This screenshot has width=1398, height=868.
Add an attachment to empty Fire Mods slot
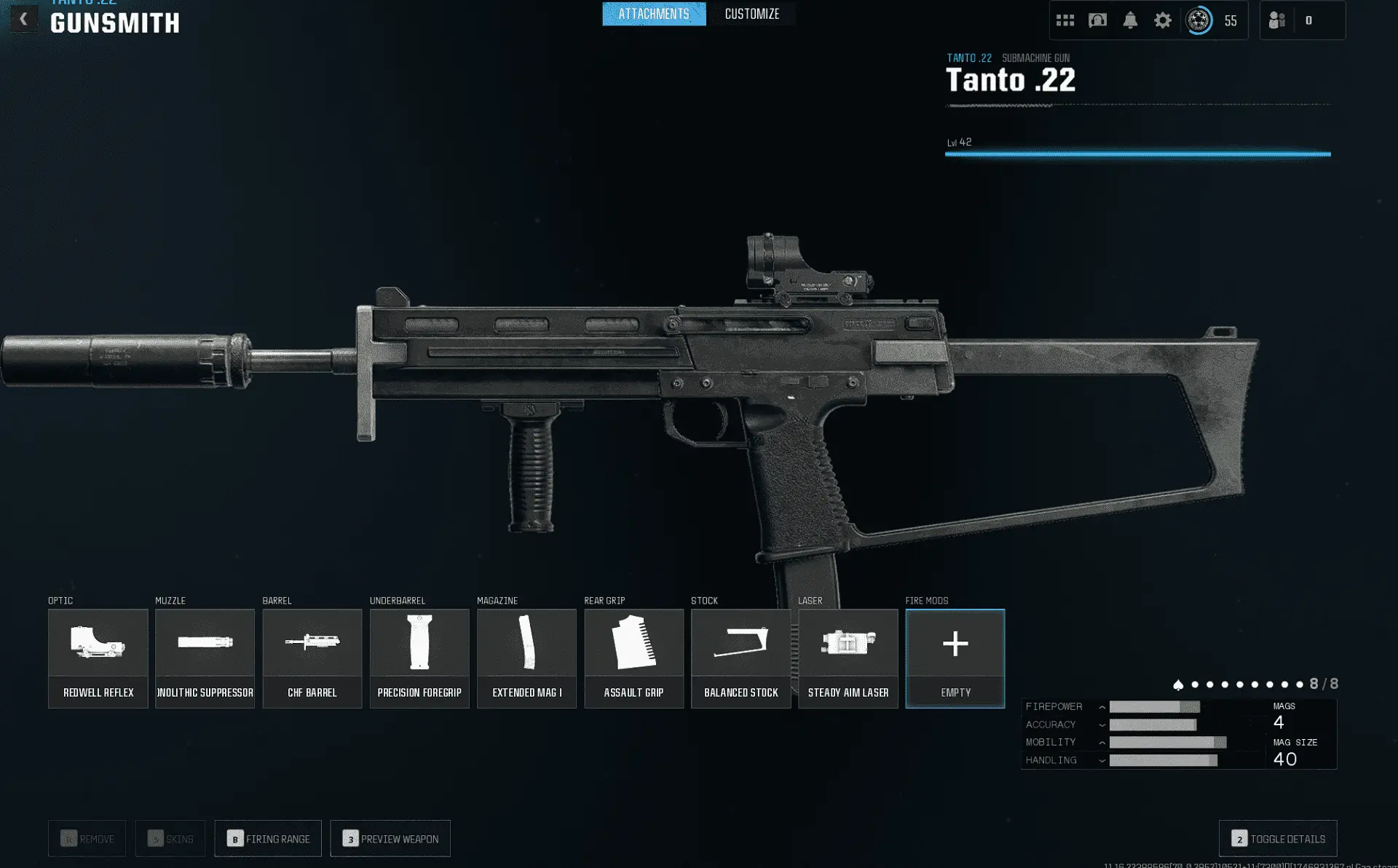pos(955,658)
